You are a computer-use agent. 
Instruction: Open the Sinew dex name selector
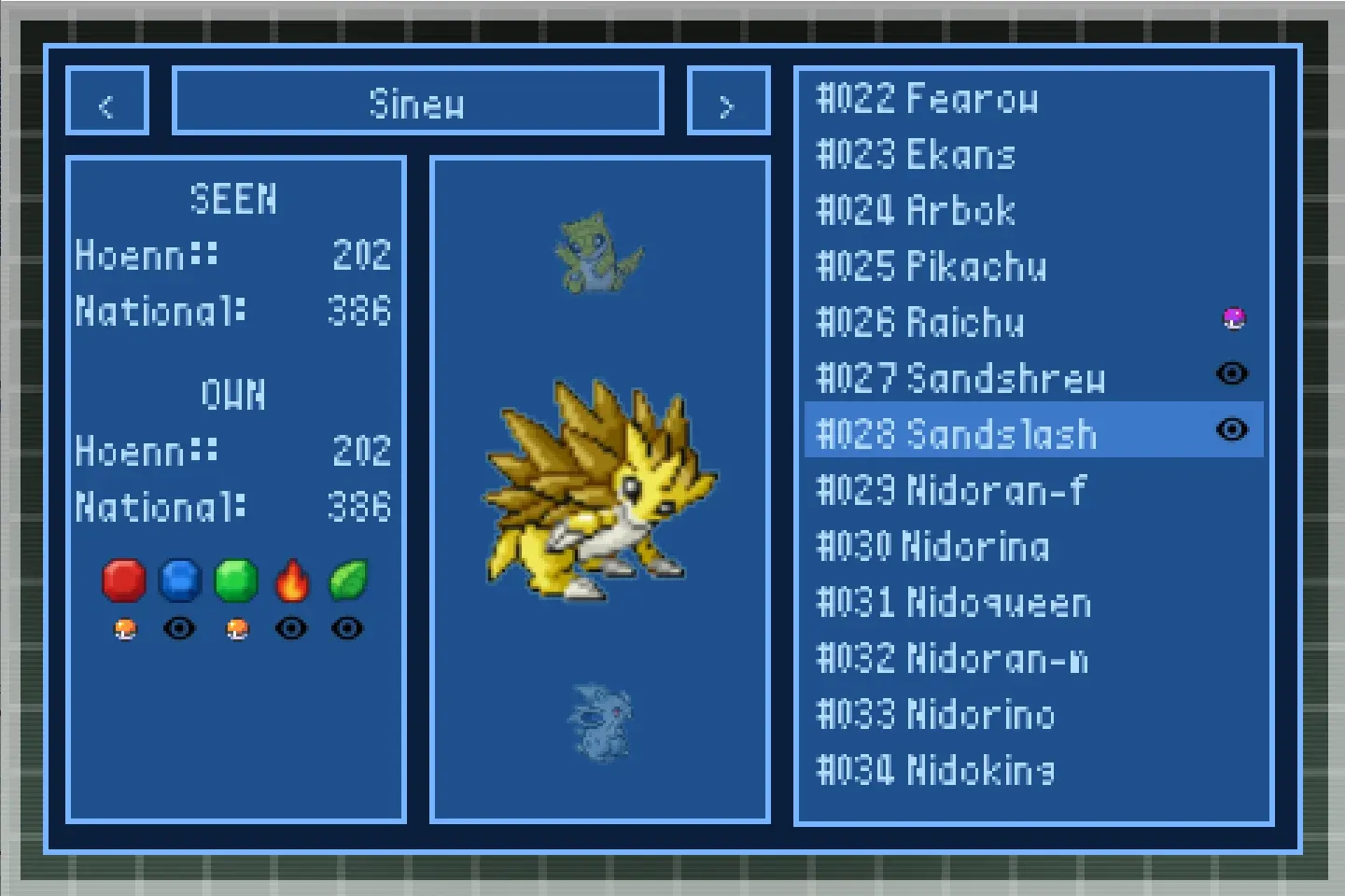click(x=418, y=101)
